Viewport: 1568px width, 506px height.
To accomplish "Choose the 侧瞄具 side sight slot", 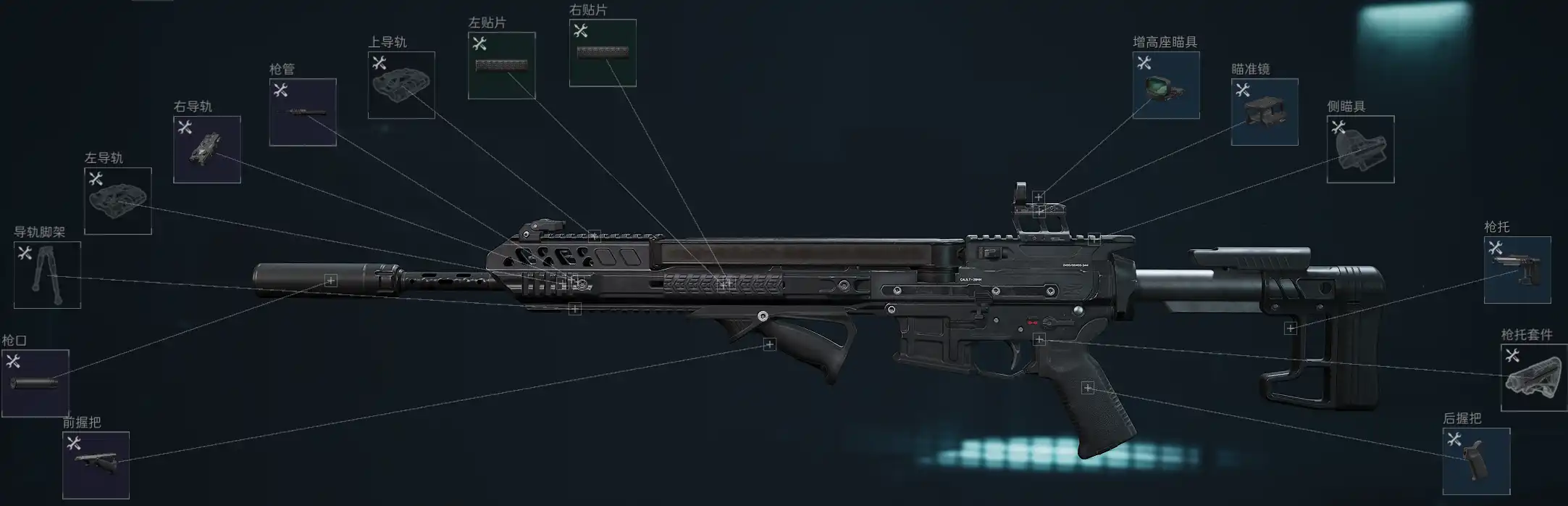I will click(x=1359, y=149).
